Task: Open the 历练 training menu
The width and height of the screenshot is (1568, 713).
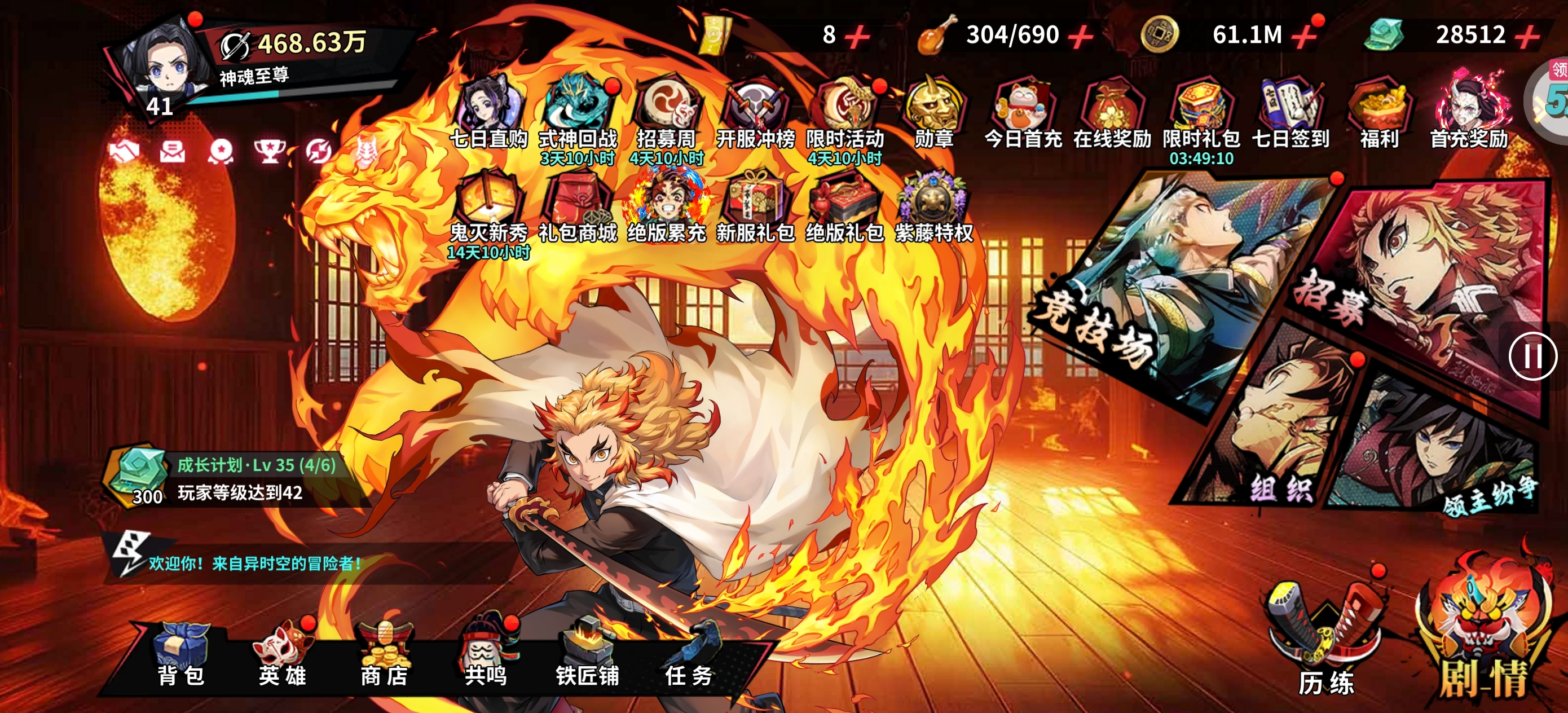Action: pyautogui.click(x=1325, y=639)
